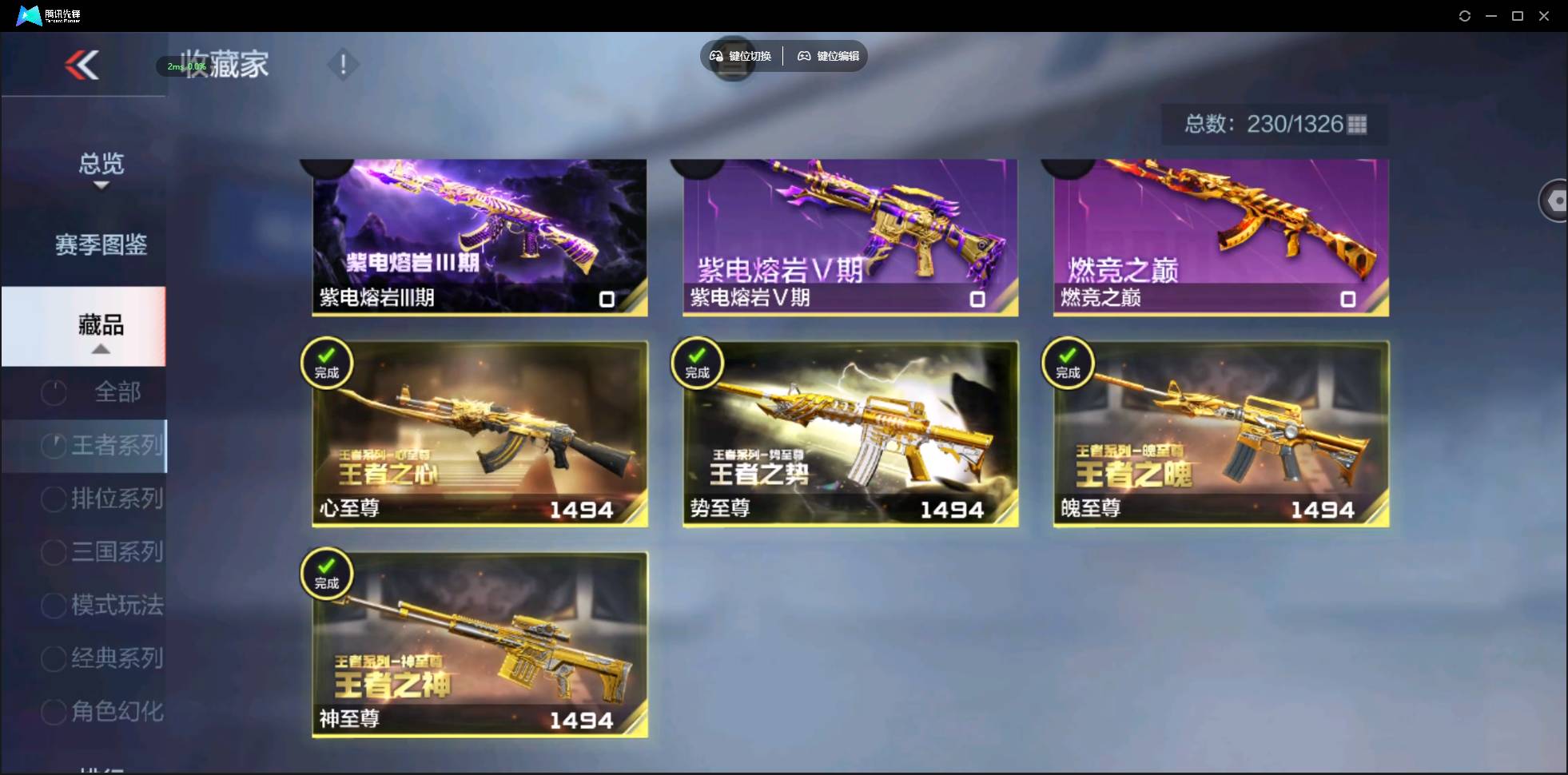Viewport: 1568px width, 775px height.
Task: Click the circle icon beside 角色幻化
Action: coord(52,711)
